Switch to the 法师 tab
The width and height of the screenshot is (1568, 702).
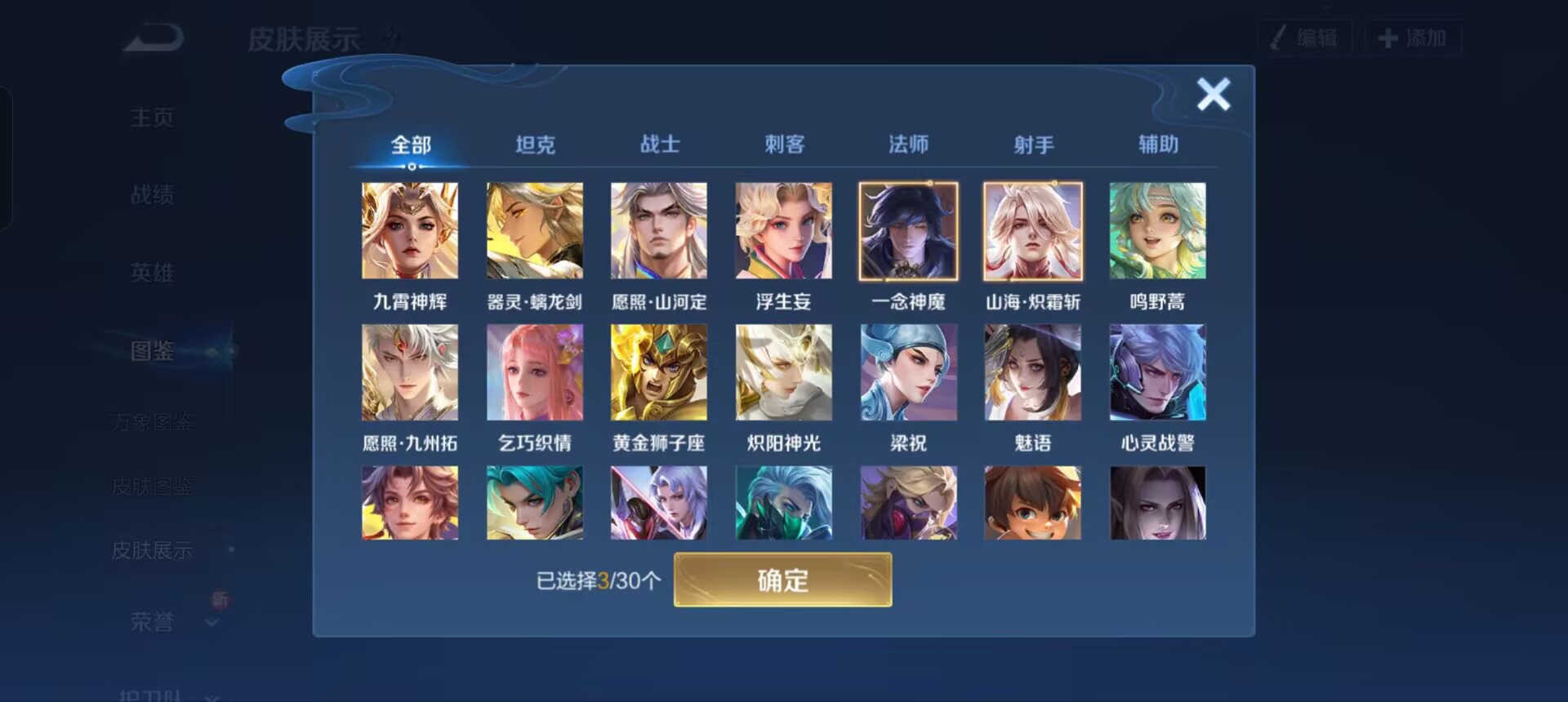click(909, 144)
